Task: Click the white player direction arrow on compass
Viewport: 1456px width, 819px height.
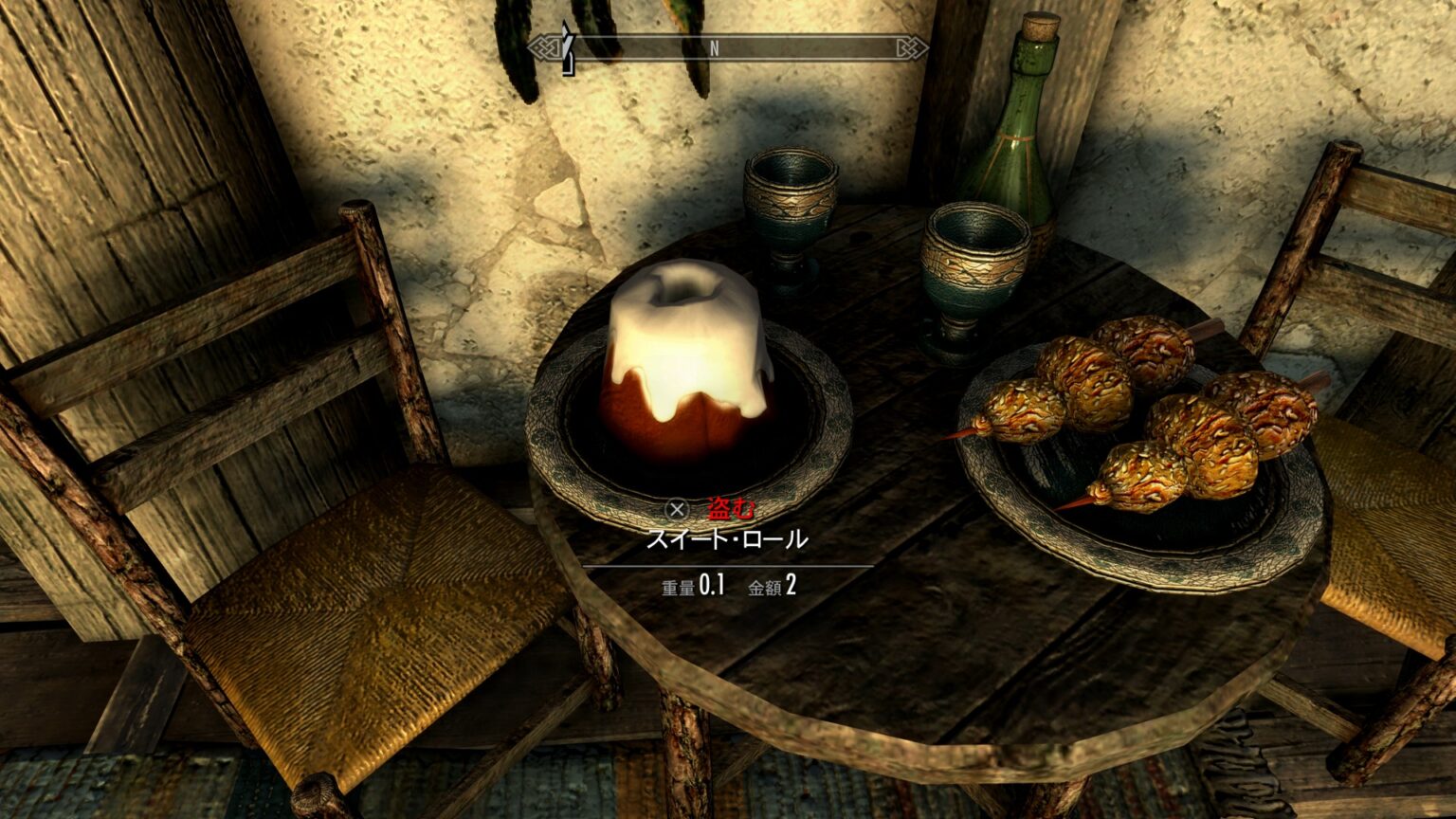Action: (569, 45)
